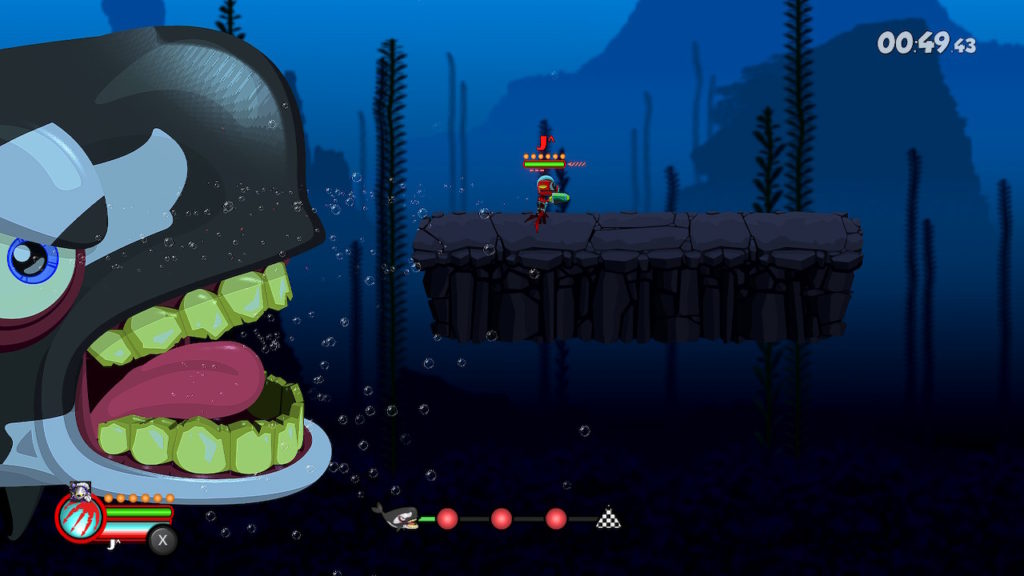The width and height of the screenshot is (1024, 576).
Task: Click the red claw ability icon
Action: 80,517
